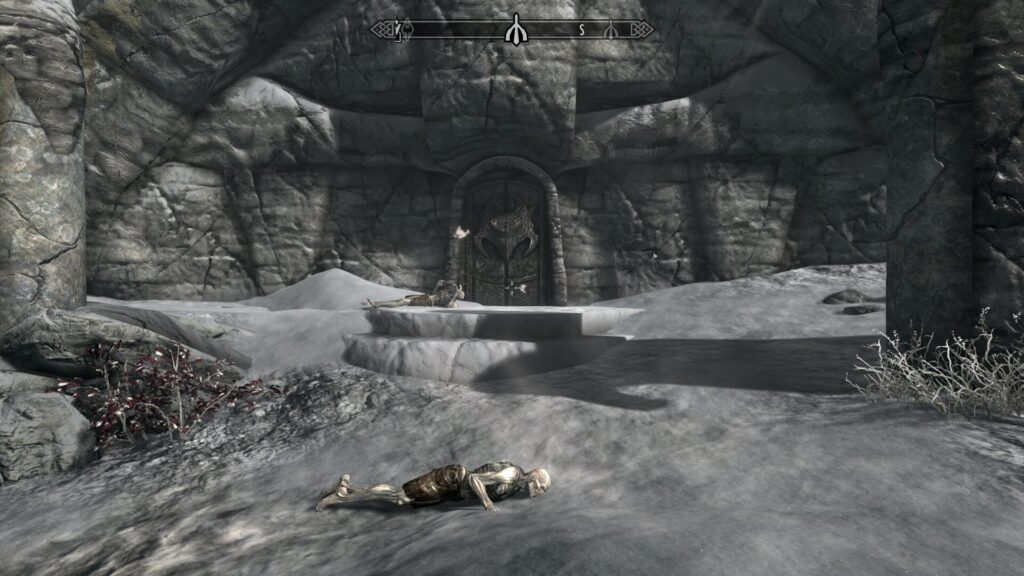Select the large center location marker on compass
Viewport: 1024px width, 576px height.
tap(515, 30)
